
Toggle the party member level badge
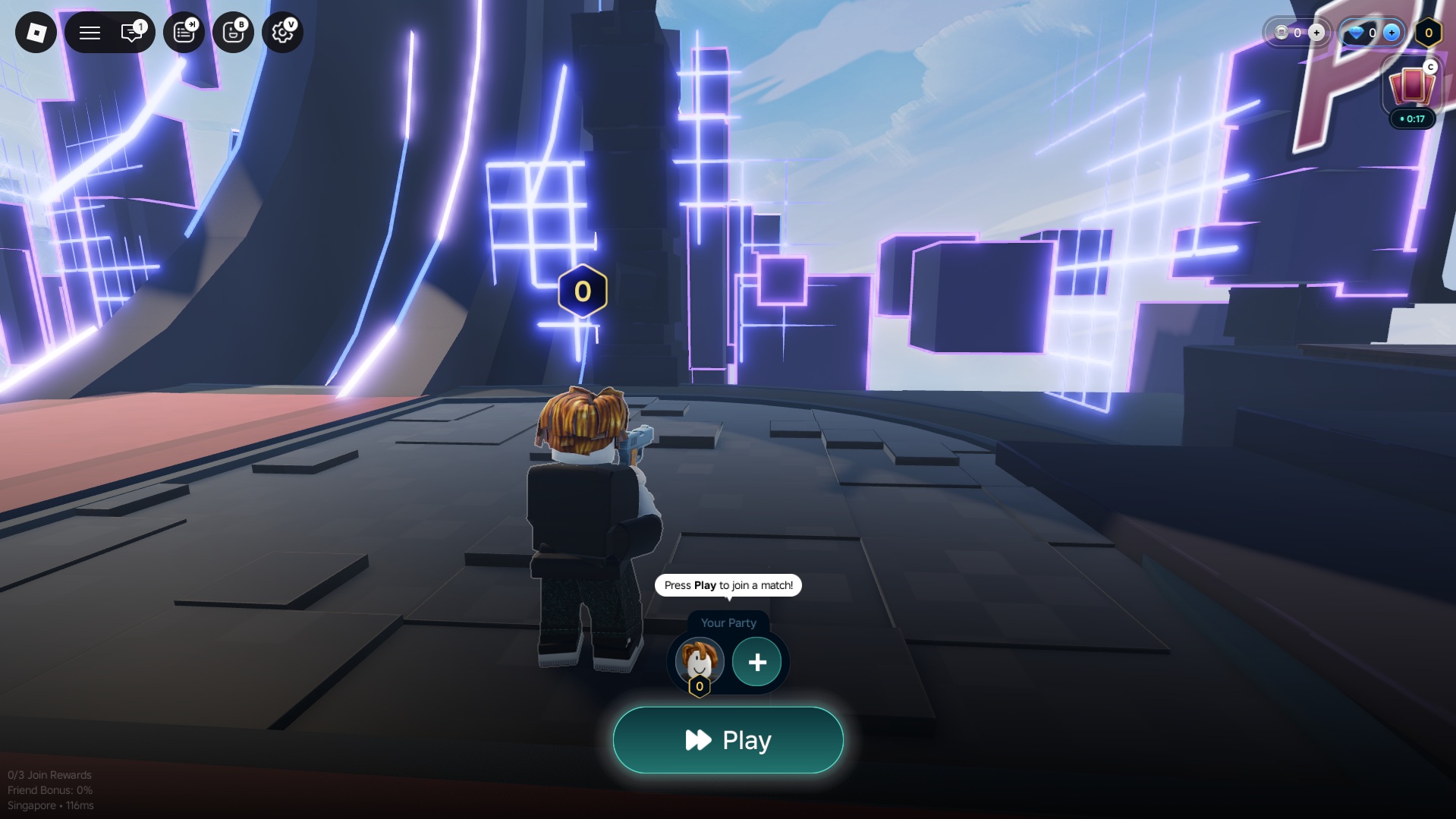pos(698,687)
